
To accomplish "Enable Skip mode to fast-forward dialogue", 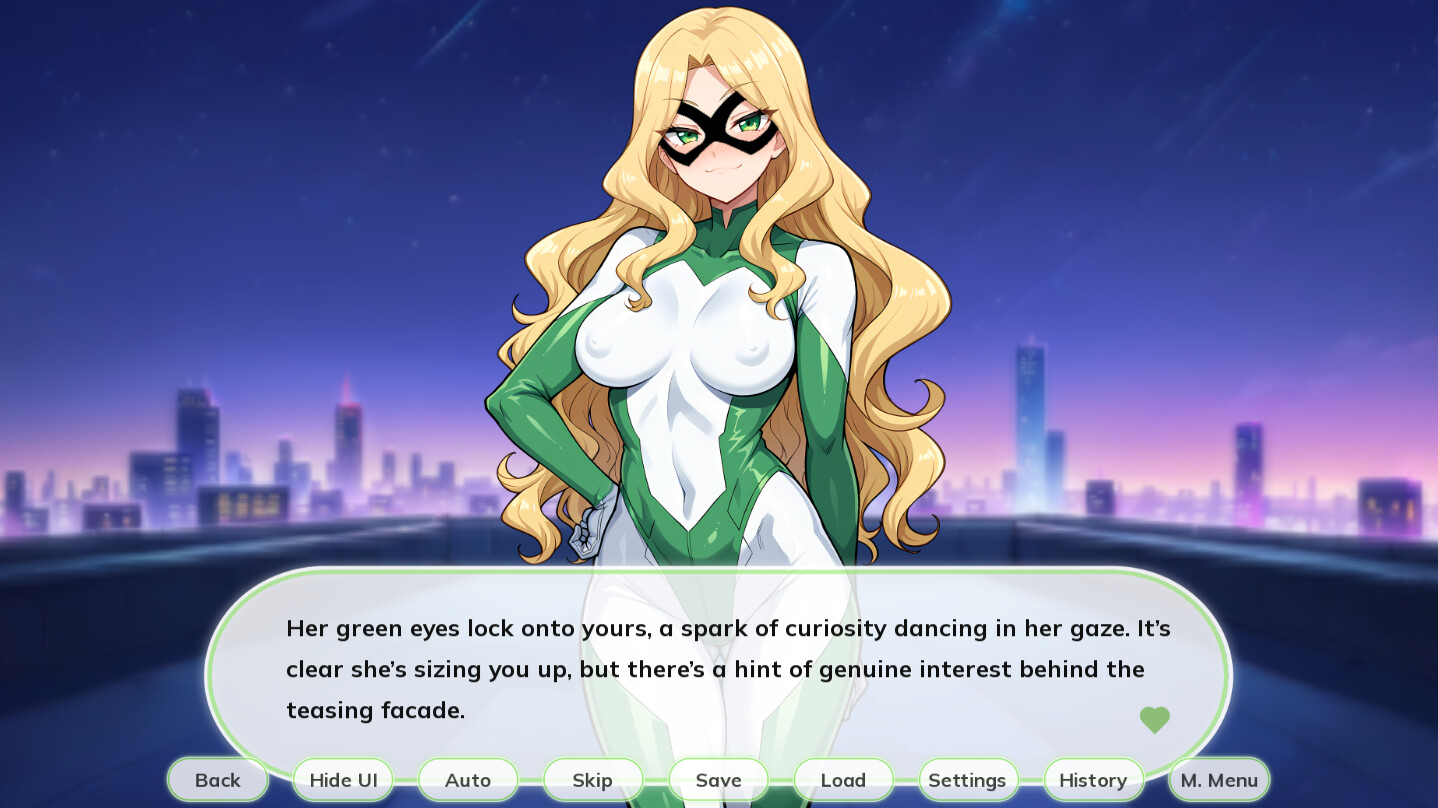I will click(x=593, y=780).
